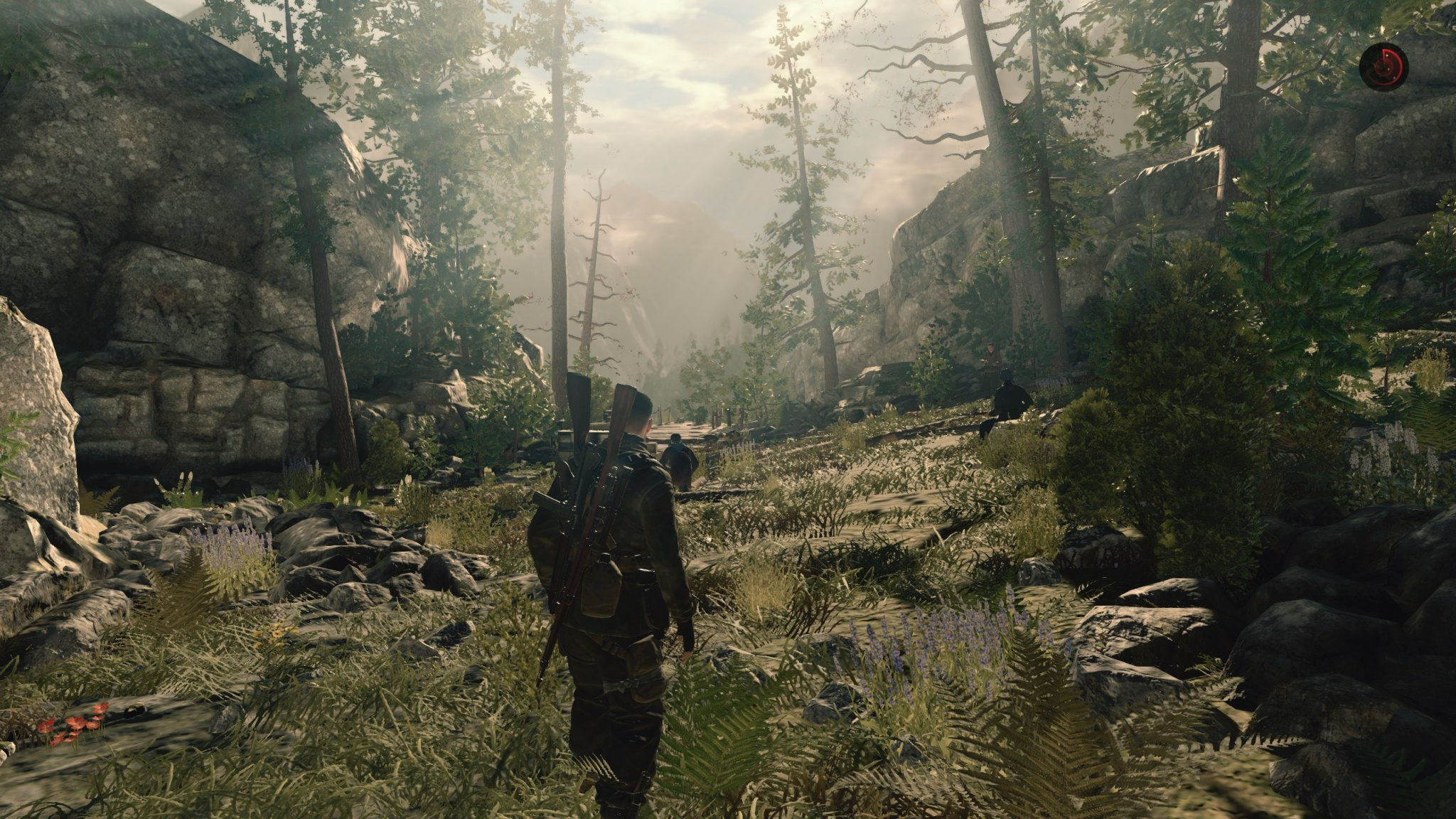The height and width of the screenshot is (819, 1456).
Task: Click the red circular radar minimap
Action: tap(1383, 65)
